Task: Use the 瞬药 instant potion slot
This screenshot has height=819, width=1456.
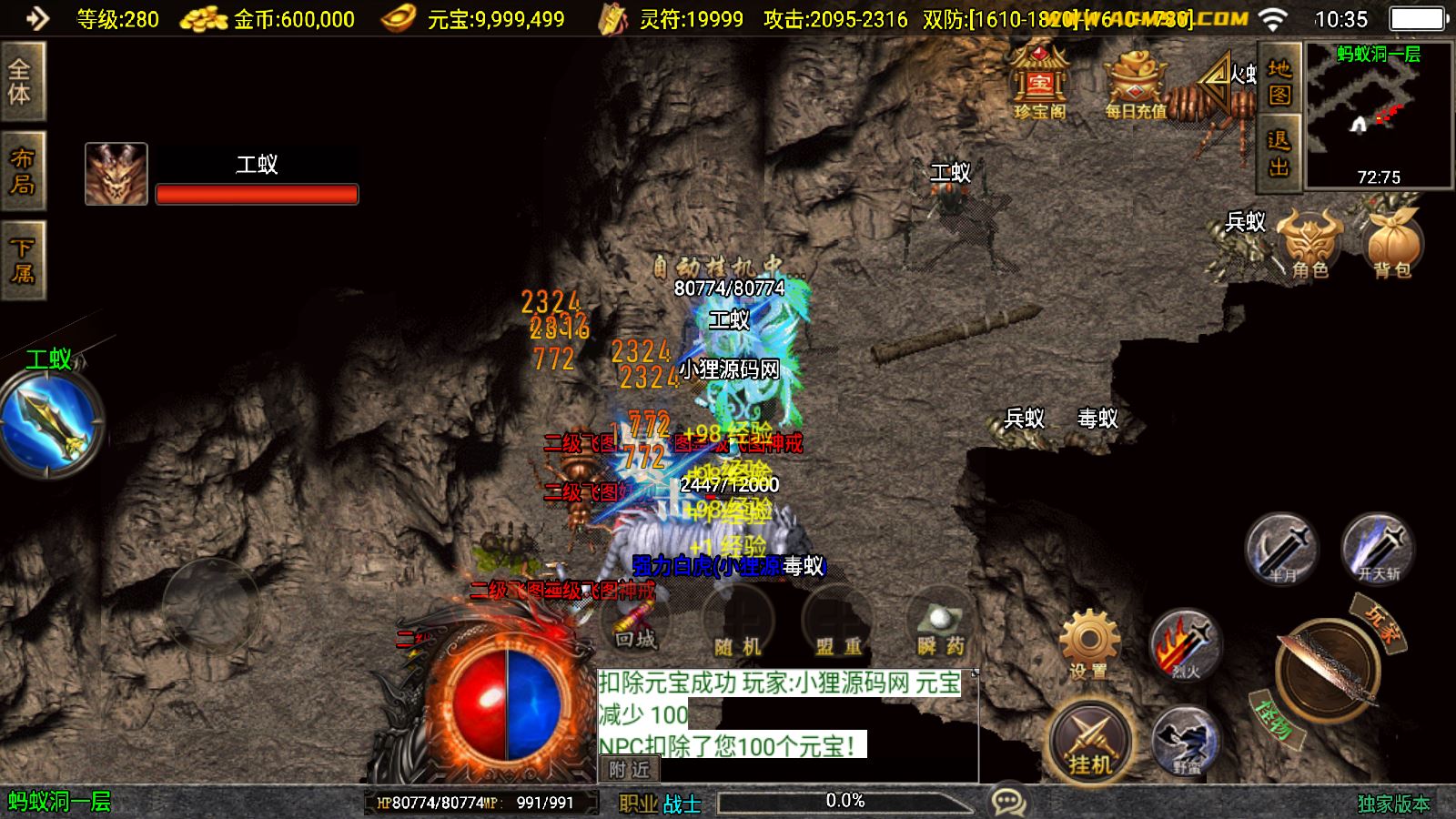Action: coord(940,630)
